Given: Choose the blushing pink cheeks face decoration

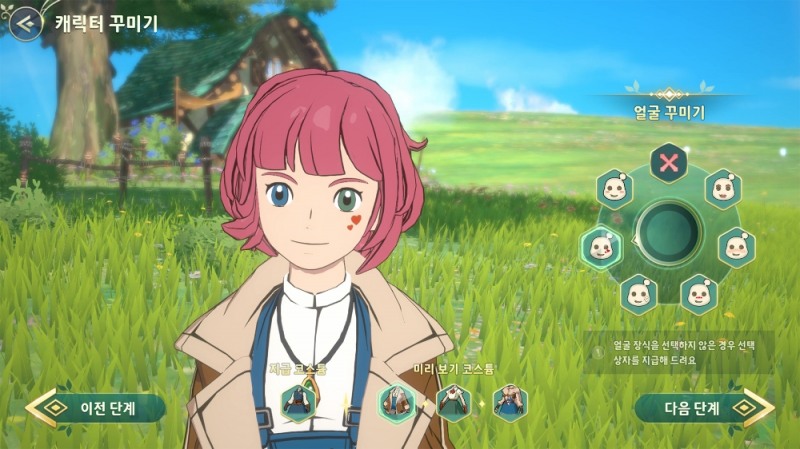Looking at the screenshot, I should pos(736,247).
